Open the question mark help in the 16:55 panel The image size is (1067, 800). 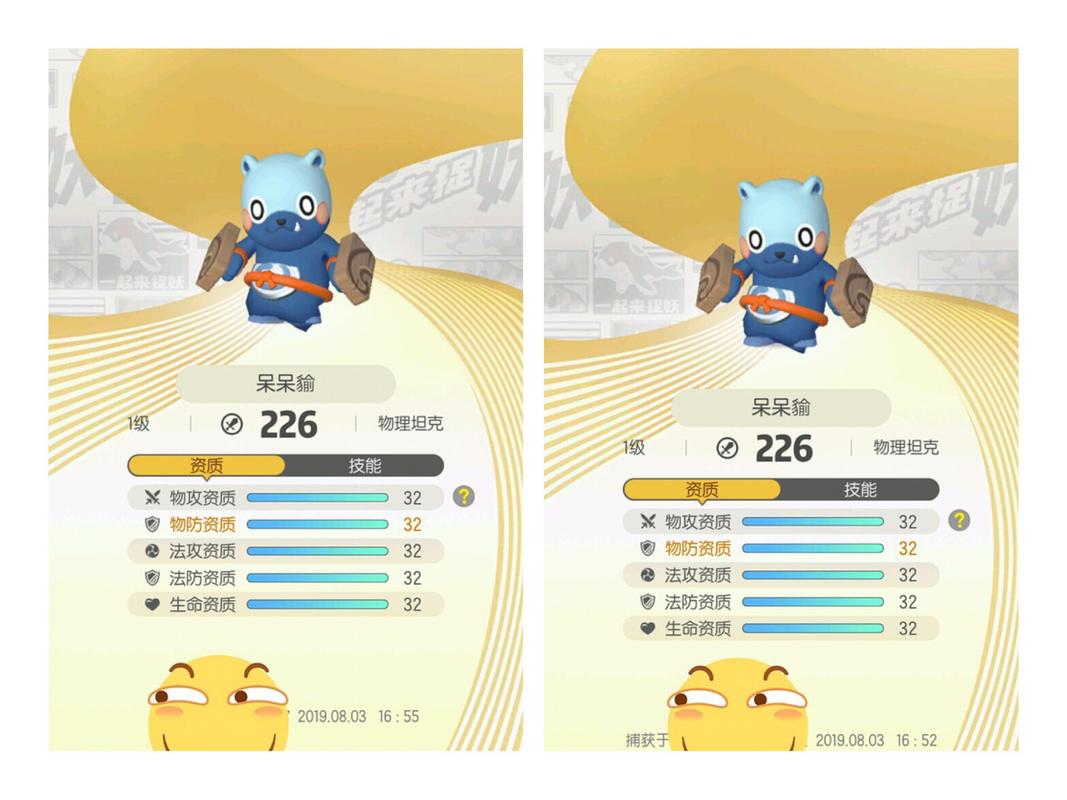tap(463, 496)
